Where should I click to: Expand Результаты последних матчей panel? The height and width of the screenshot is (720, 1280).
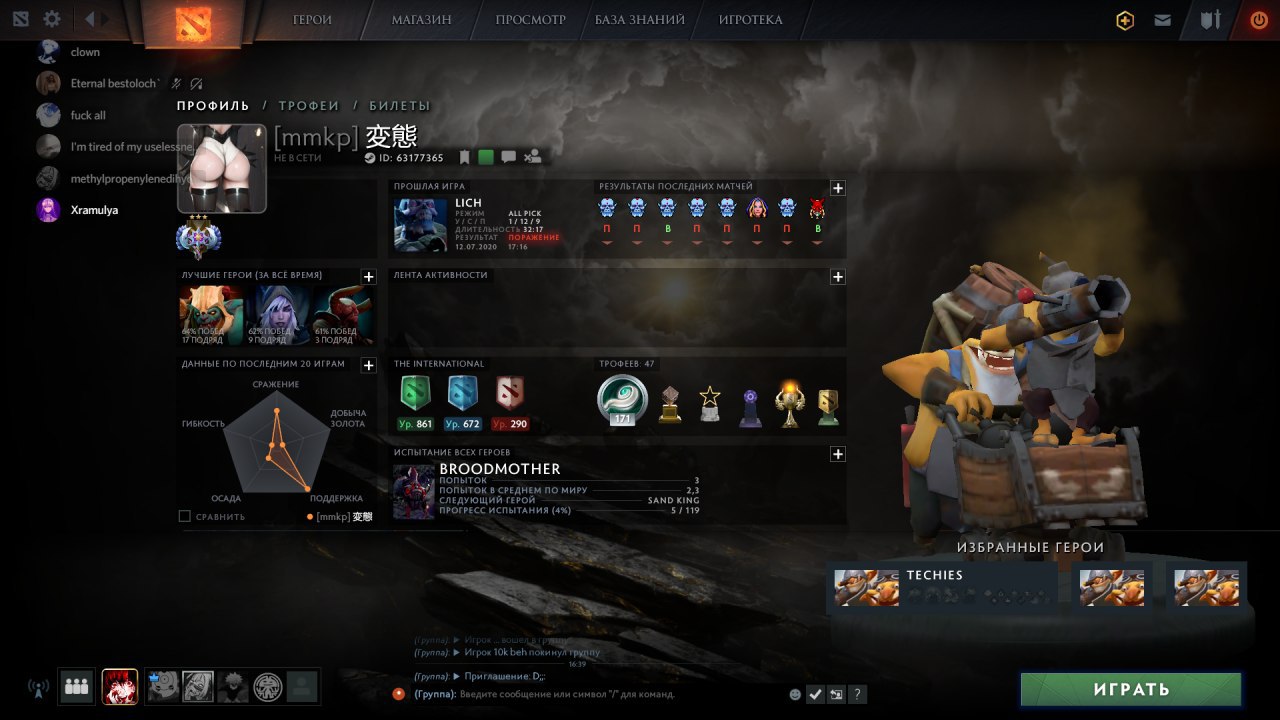coord(838,188)
